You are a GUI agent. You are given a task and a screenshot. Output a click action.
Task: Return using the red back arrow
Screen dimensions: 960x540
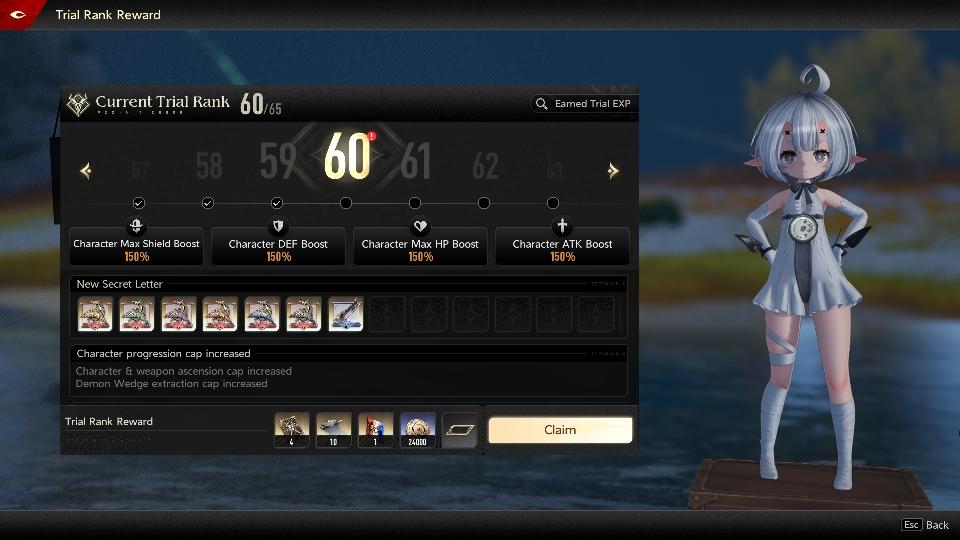pyautogui.click(x=17, y=14)
